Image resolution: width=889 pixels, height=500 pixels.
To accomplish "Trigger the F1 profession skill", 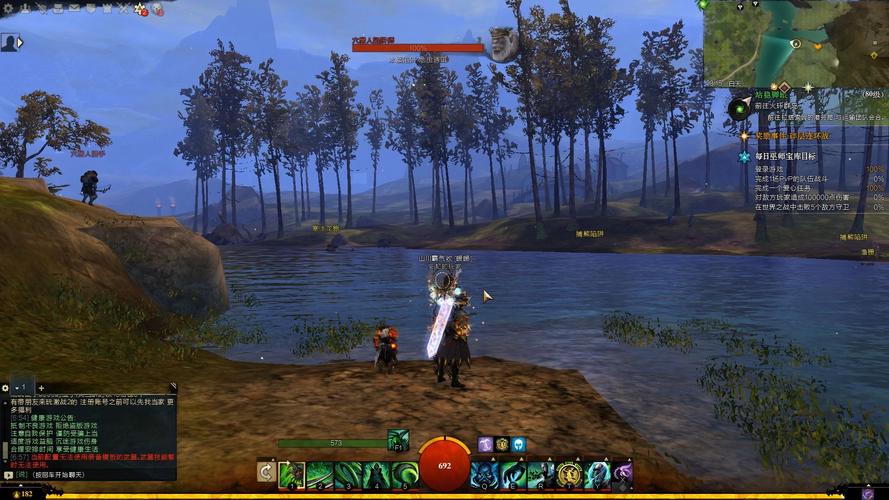I will tap(398, 440).
